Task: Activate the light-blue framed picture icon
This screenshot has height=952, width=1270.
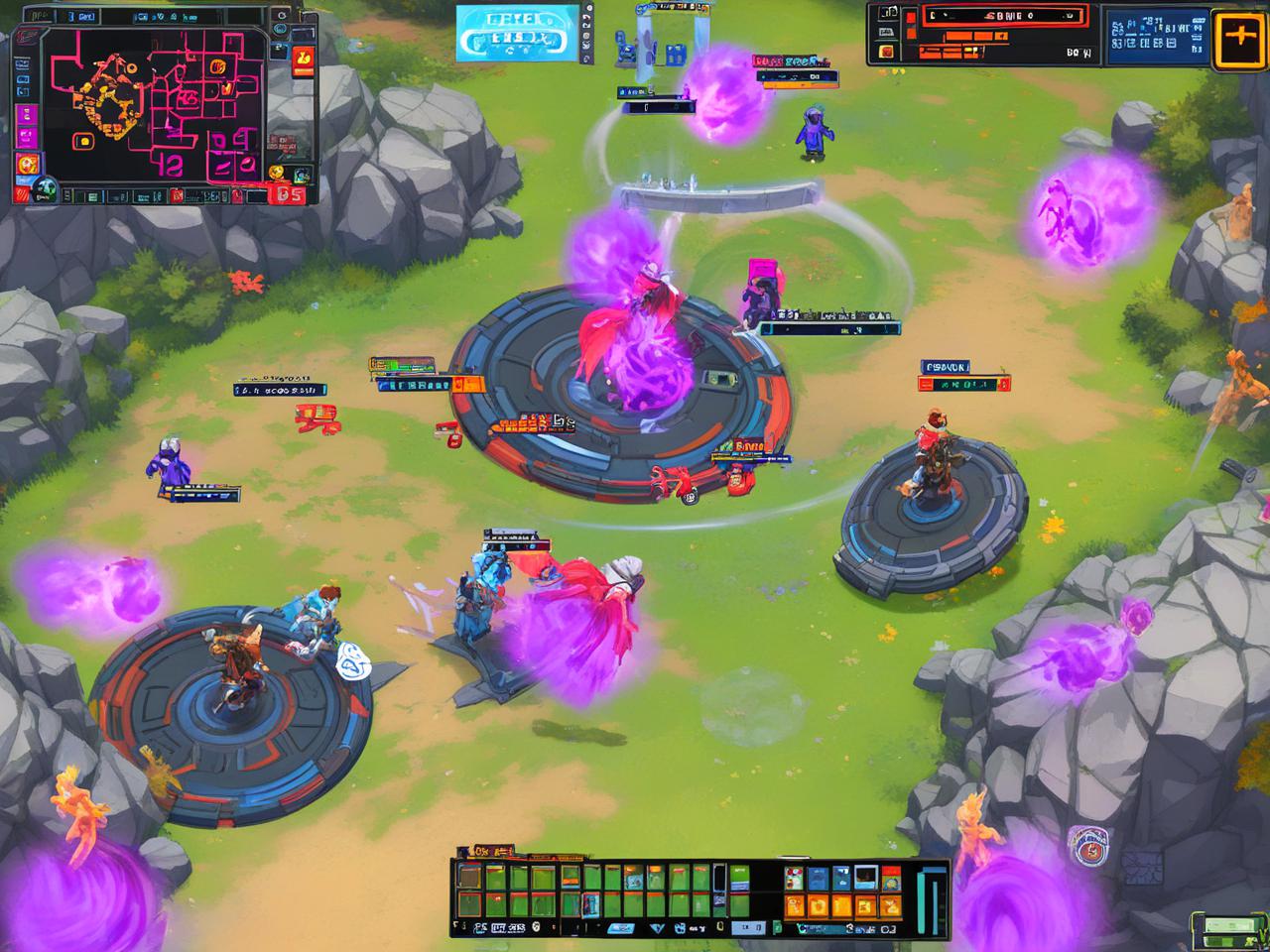Action: [865, 877]
